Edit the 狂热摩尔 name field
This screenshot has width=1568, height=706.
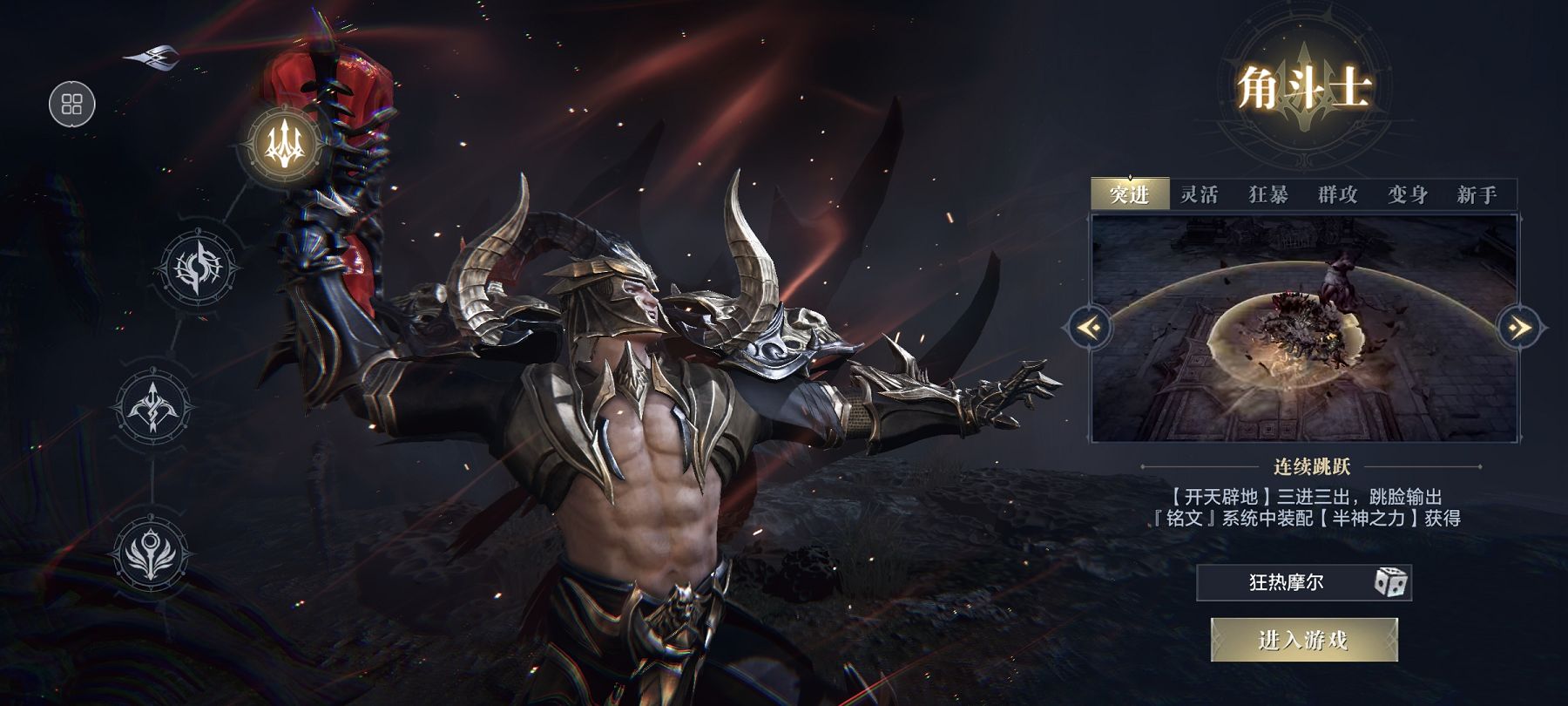pyautogui.click(x=1286, y=582)
